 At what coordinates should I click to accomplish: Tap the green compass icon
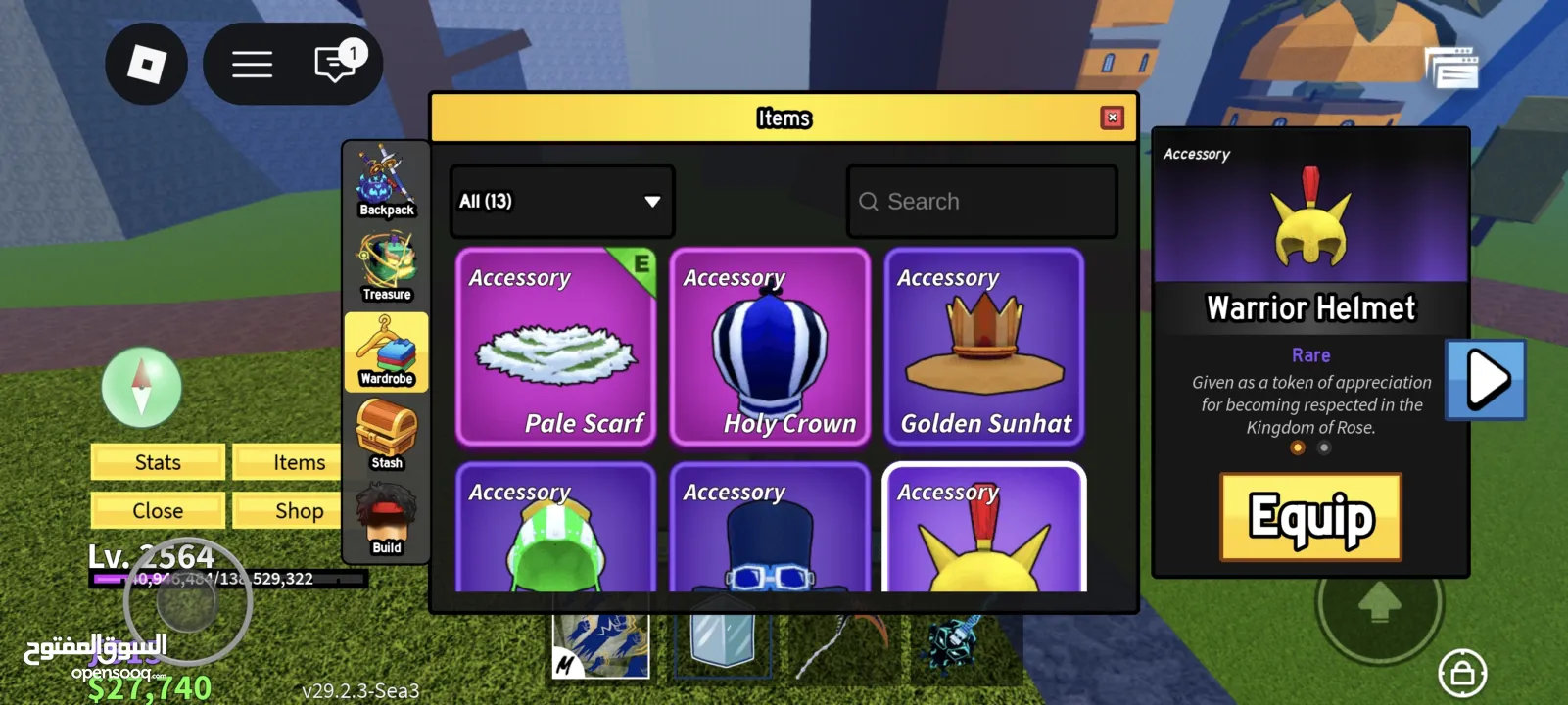(x=142, y=387)
